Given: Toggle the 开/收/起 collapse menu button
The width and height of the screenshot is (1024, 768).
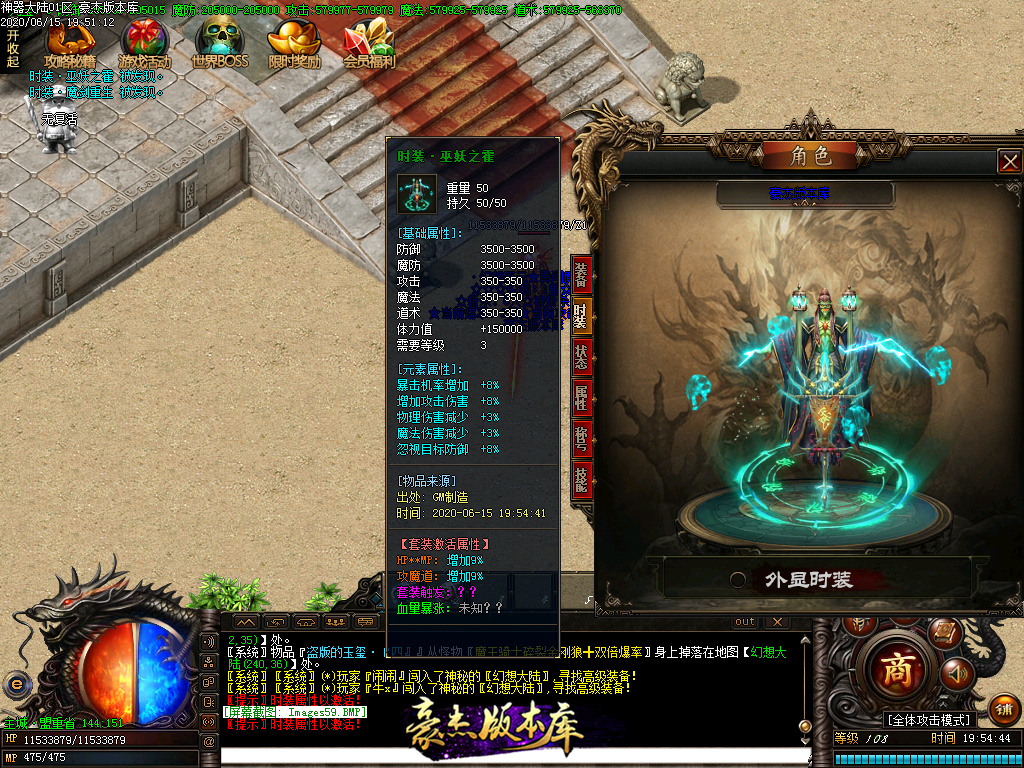Looking at the screenshot, I should click(x=12, y=48).
